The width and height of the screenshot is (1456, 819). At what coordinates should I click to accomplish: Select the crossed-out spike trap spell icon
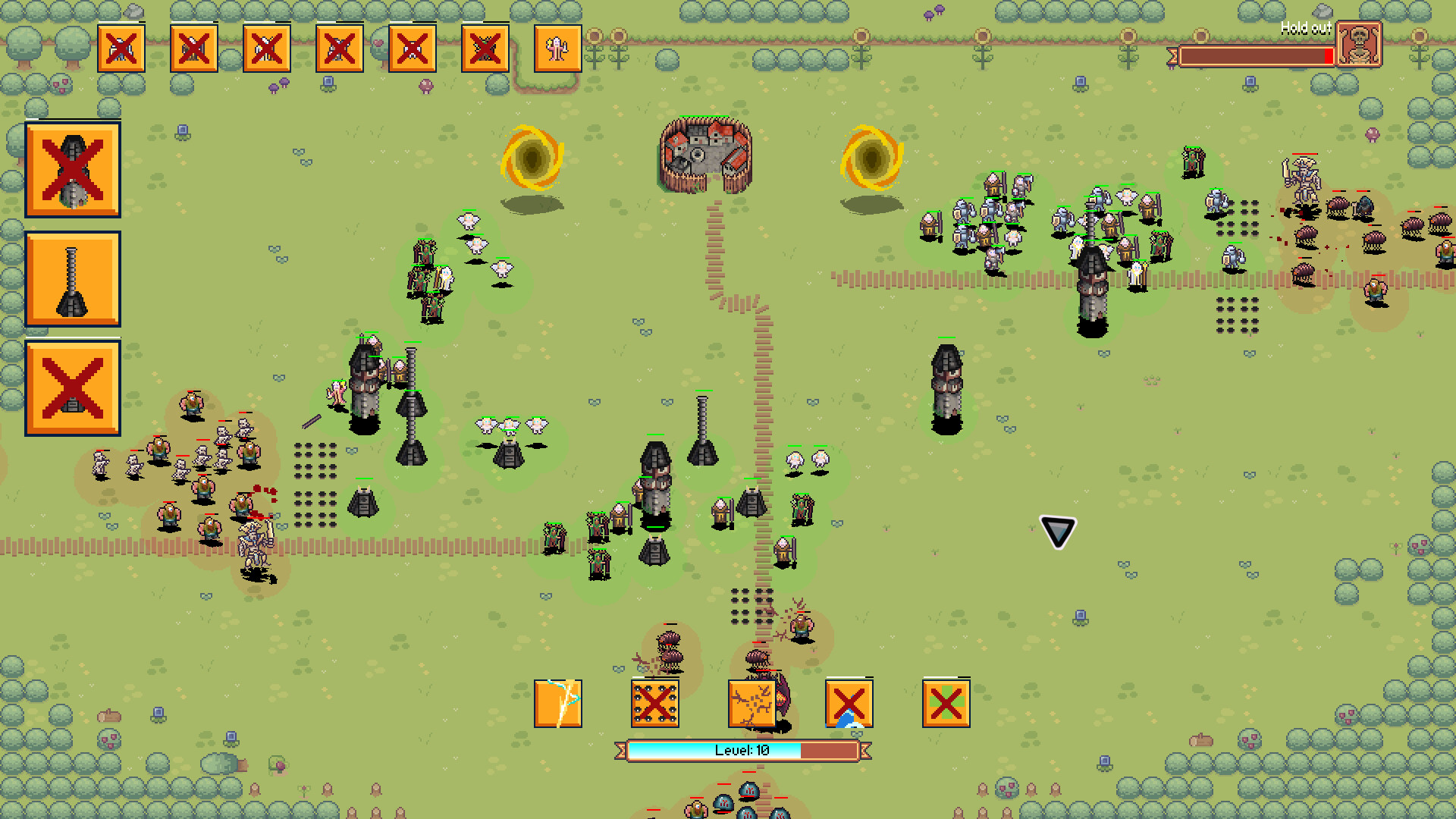654,704
